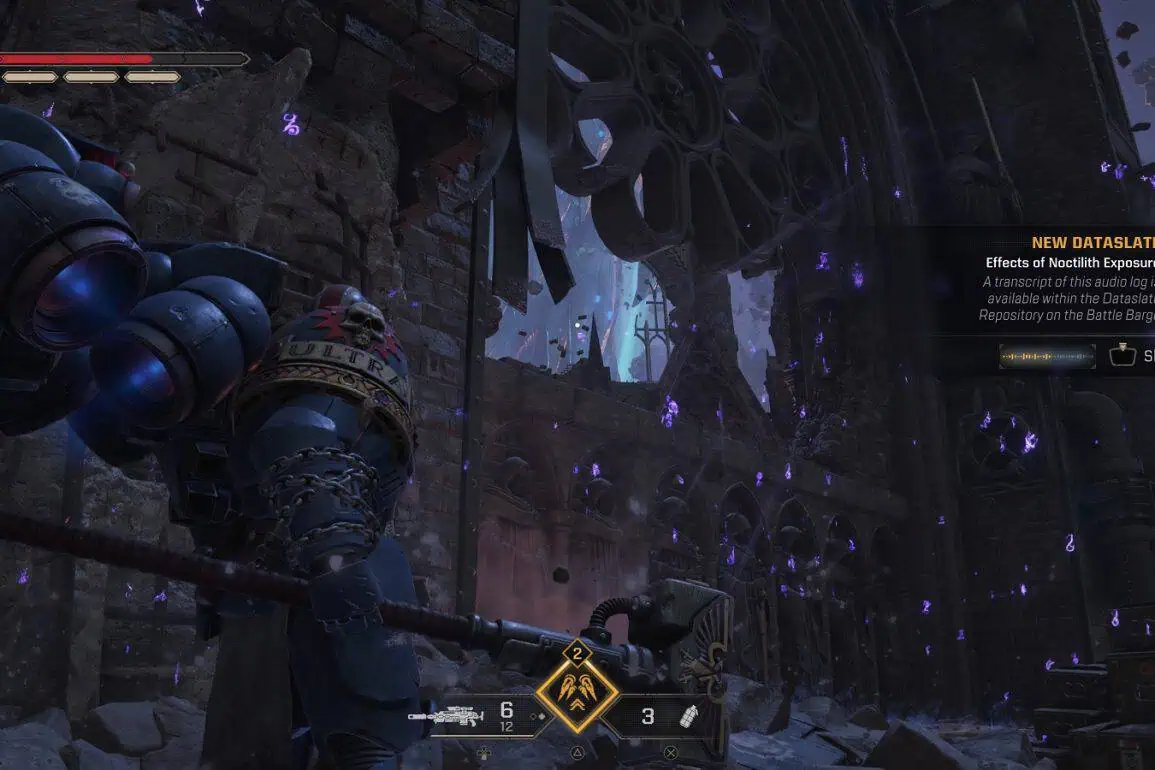Screen dimensions: 1155x770
Task: Select the grenade equipment icon
Action: (x=687, y=716)
